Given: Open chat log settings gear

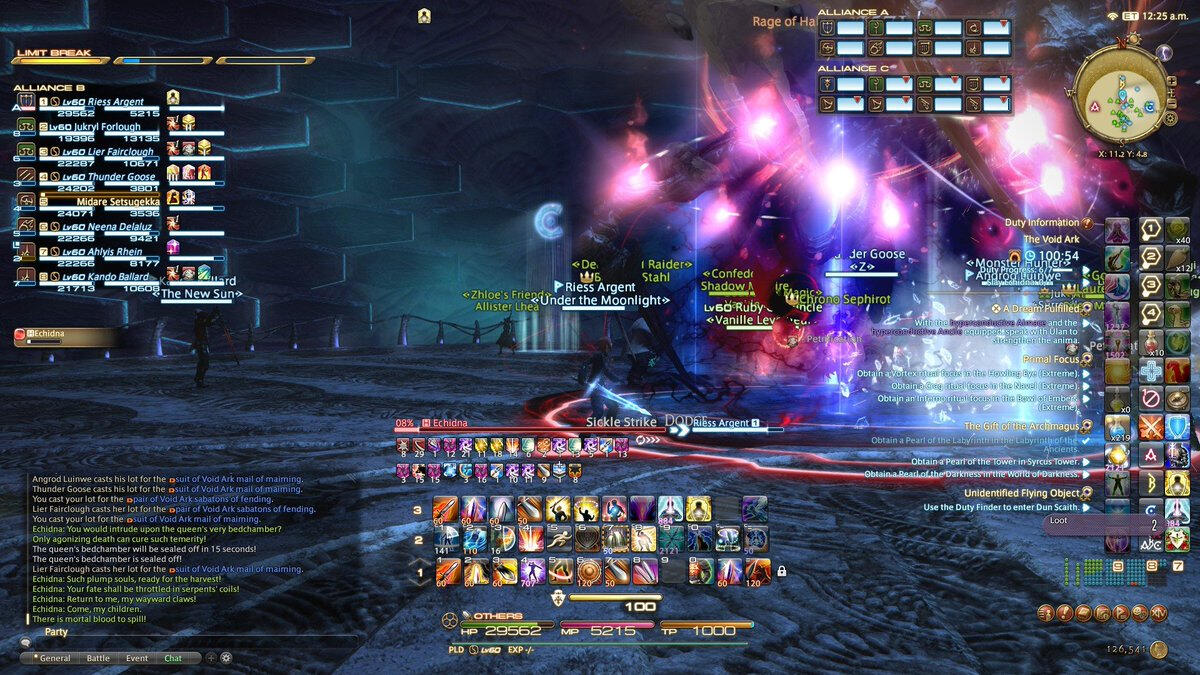Looking at the screenshot, I should pos(226,658).
